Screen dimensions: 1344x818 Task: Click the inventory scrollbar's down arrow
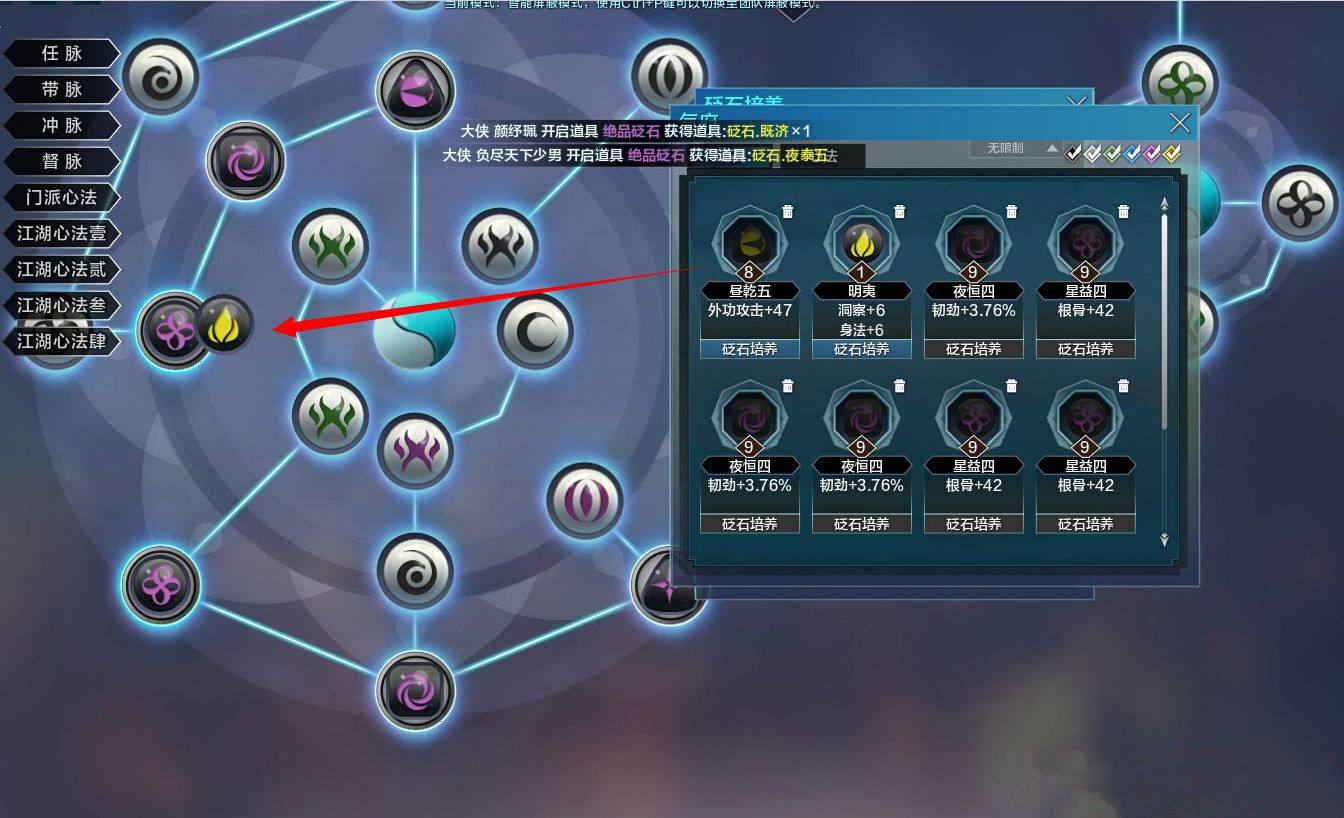click(1164, 540)
